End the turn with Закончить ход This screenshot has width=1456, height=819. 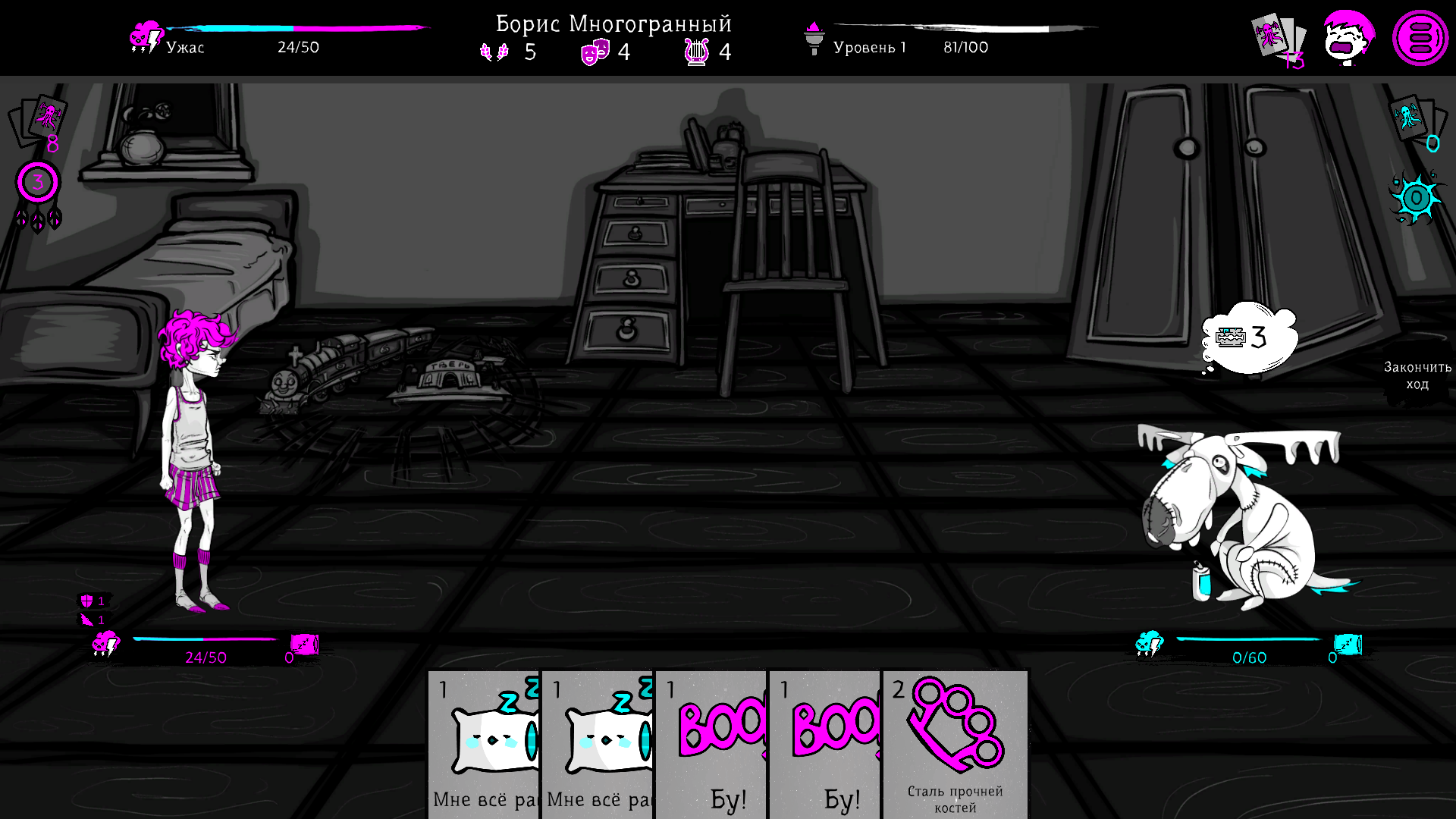click(x=1417, y=375)
